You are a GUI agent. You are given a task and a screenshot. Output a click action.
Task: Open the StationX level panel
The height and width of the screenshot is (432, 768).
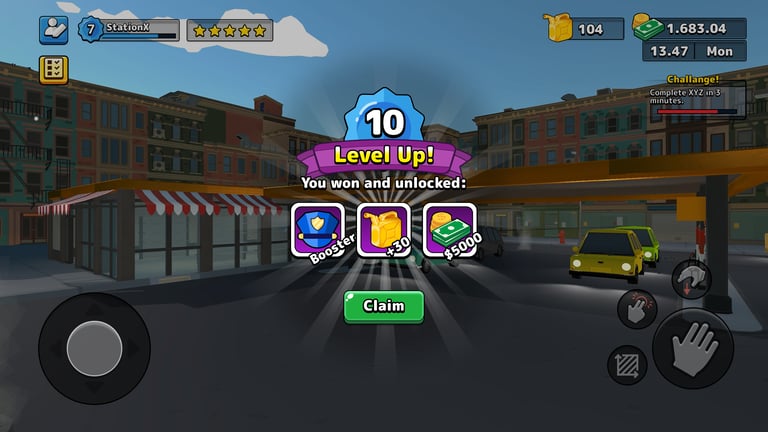pos(128,30)
